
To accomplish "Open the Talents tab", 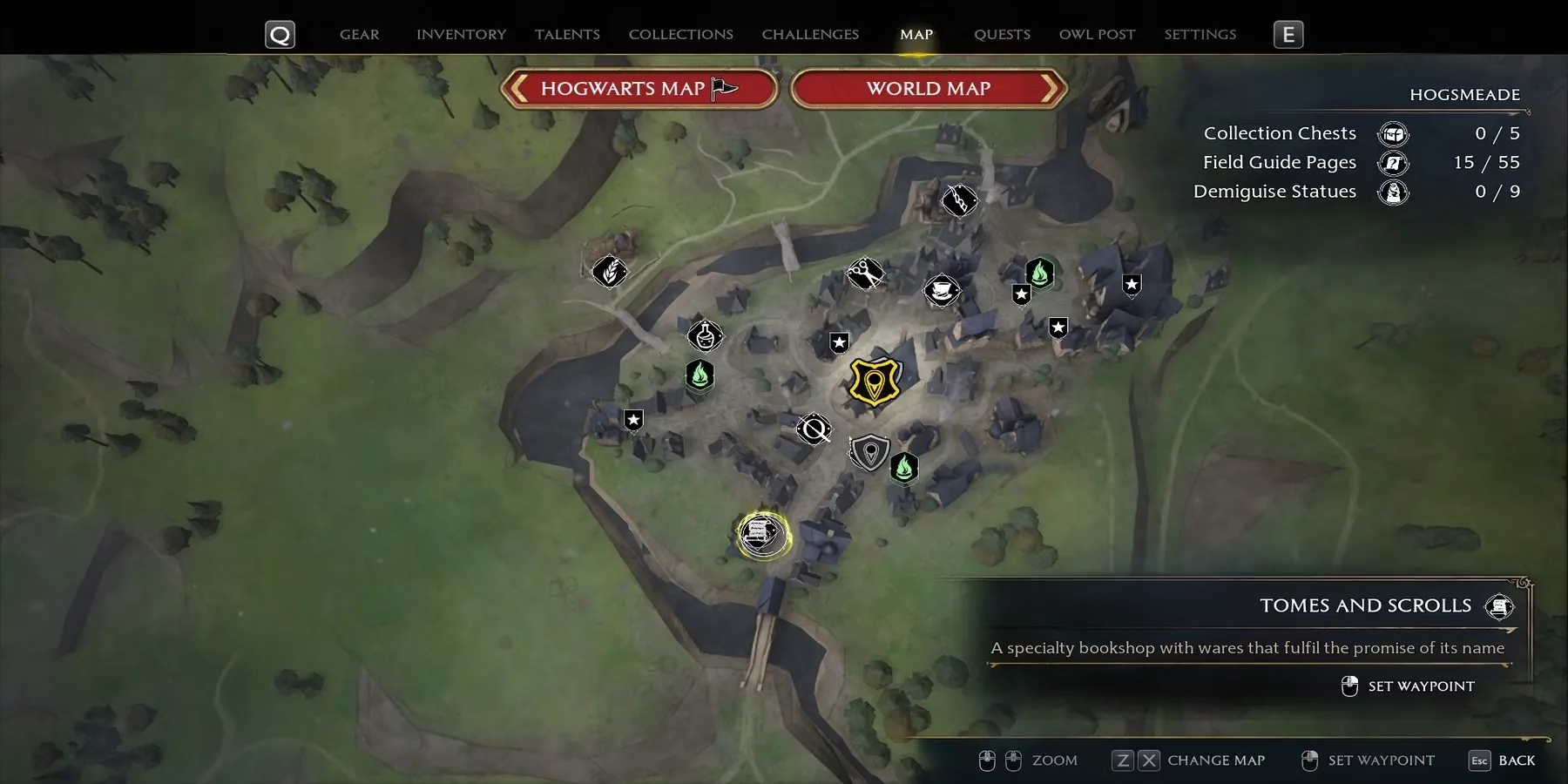I will [567, 35].
